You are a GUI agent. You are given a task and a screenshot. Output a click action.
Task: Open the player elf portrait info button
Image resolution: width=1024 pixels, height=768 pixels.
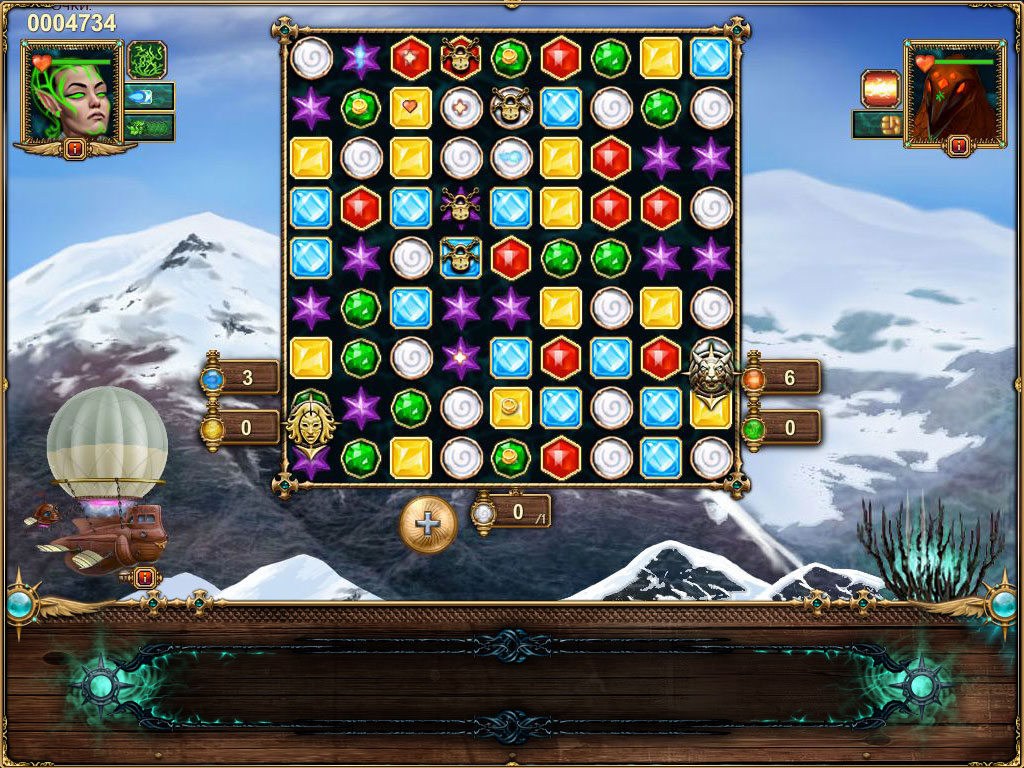(x=74, y=149)
